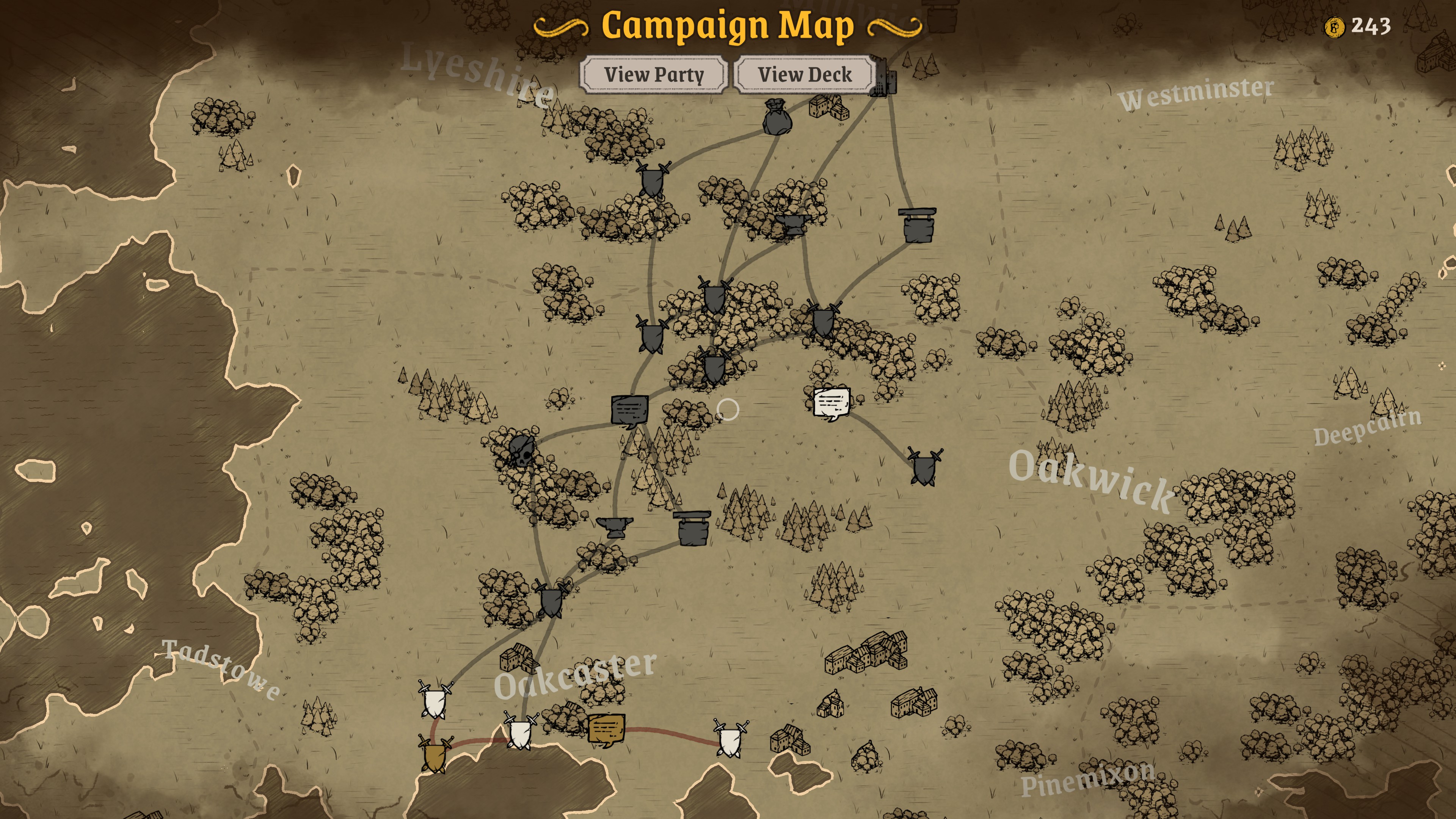
Task: Select the dark gray speech bubble node
Action: pyautogui.click(x=629, y=410)
